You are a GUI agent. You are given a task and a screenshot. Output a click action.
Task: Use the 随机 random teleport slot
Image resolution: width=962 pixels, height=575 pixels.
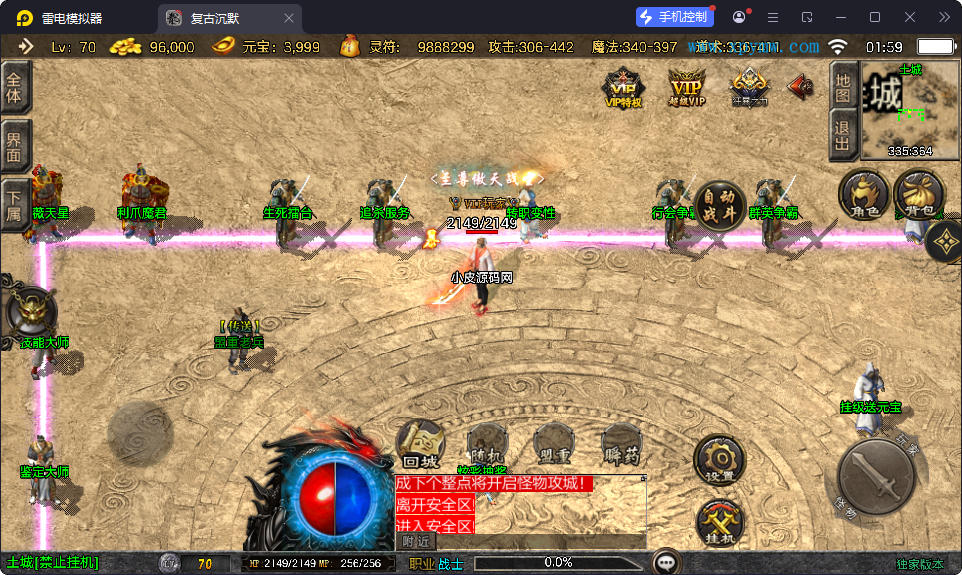tap(489, 444)
